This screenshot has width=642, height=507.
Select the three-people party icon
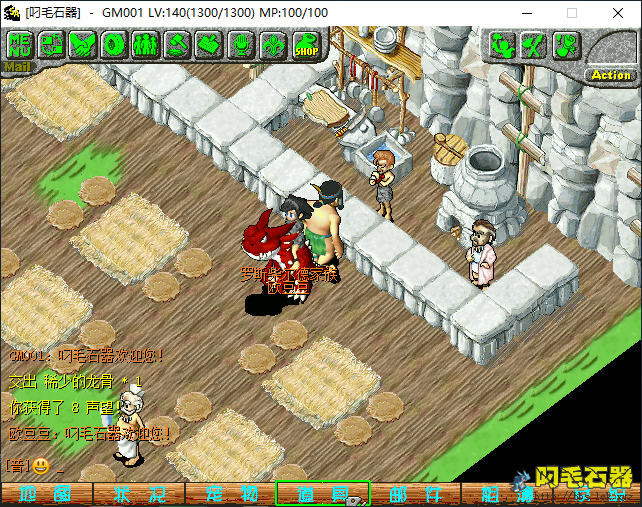pos(146,45)
